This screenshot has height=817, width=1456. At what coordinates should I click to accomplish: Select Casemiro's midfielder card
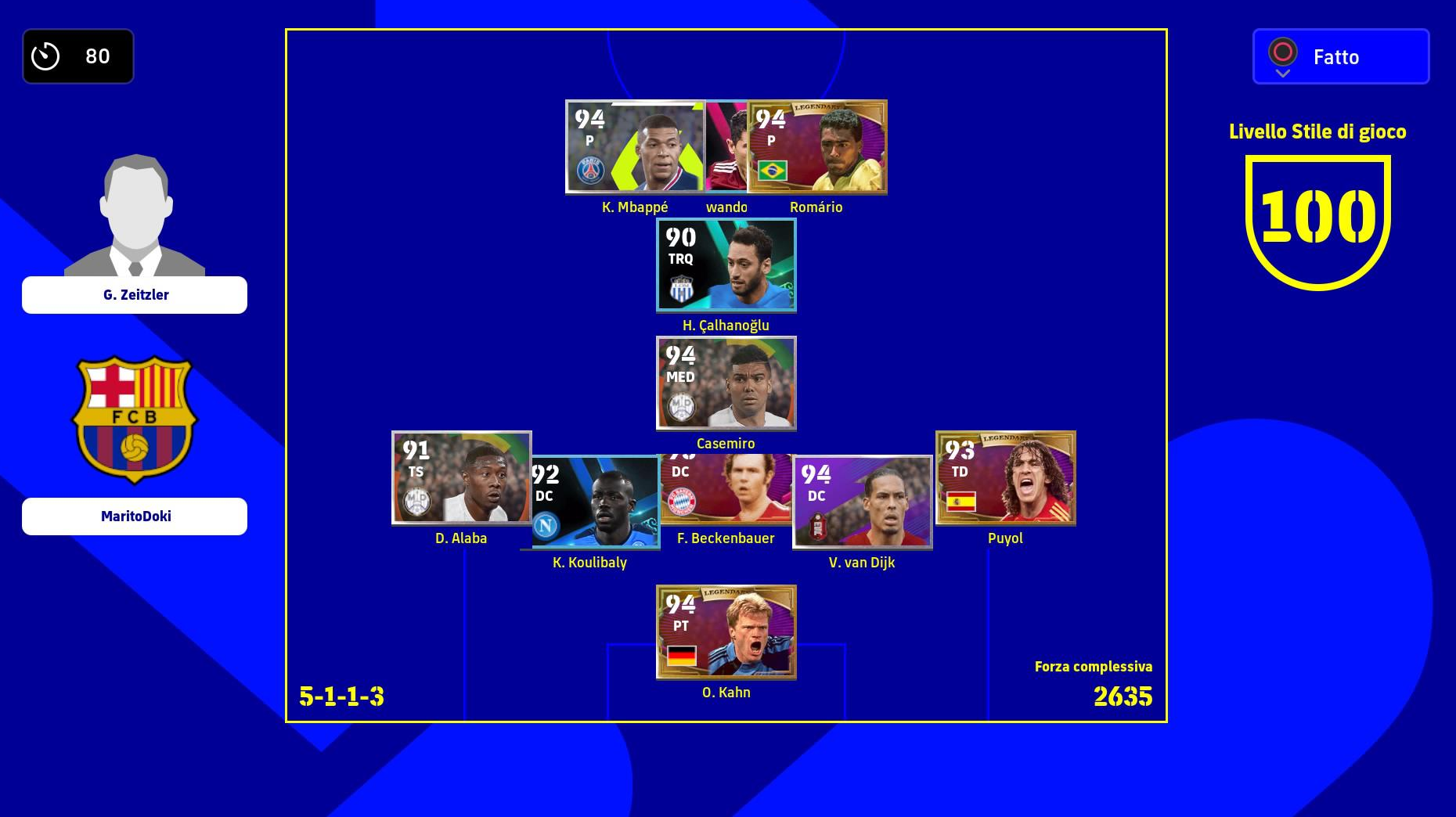pyautogui.click(x=726, y=383)
